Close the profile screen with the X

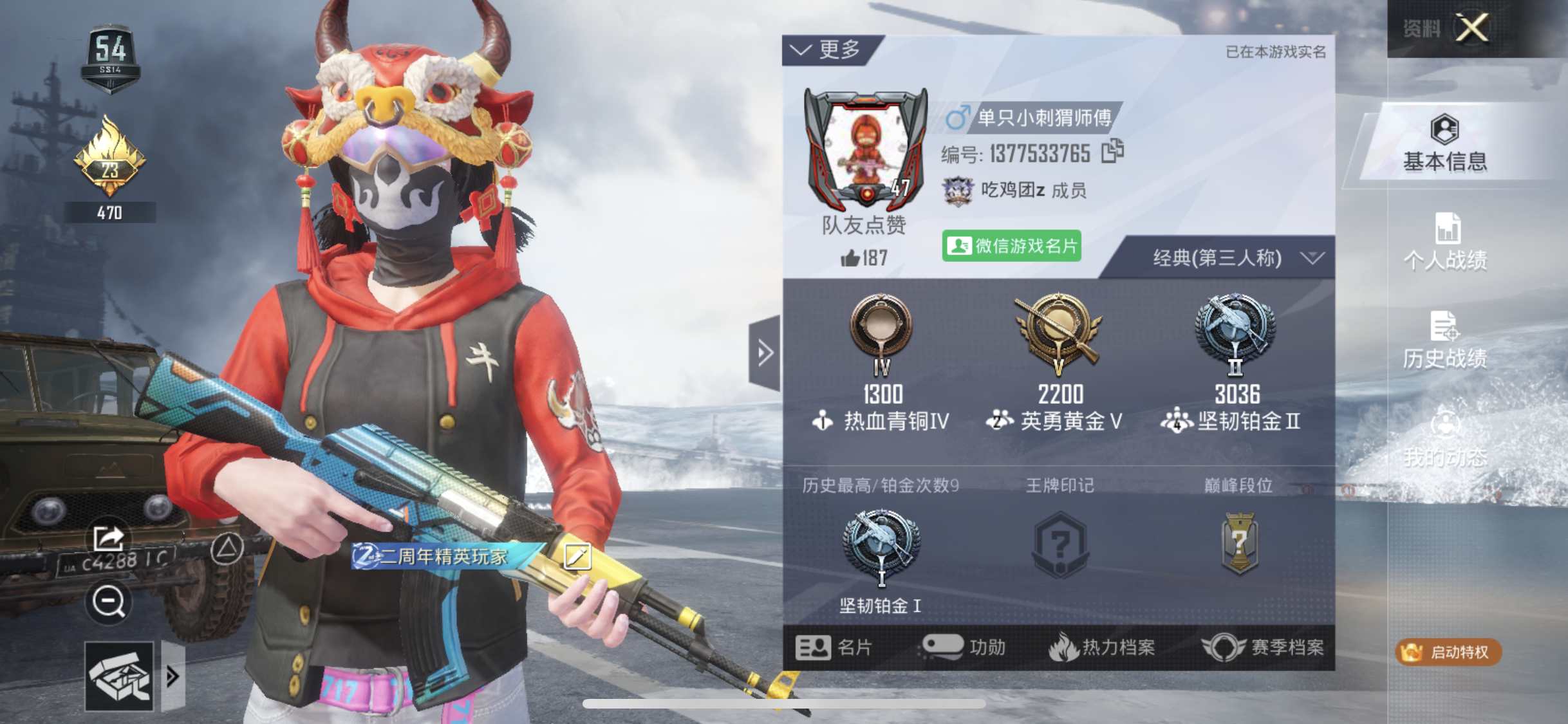(x=1473, y=28)
